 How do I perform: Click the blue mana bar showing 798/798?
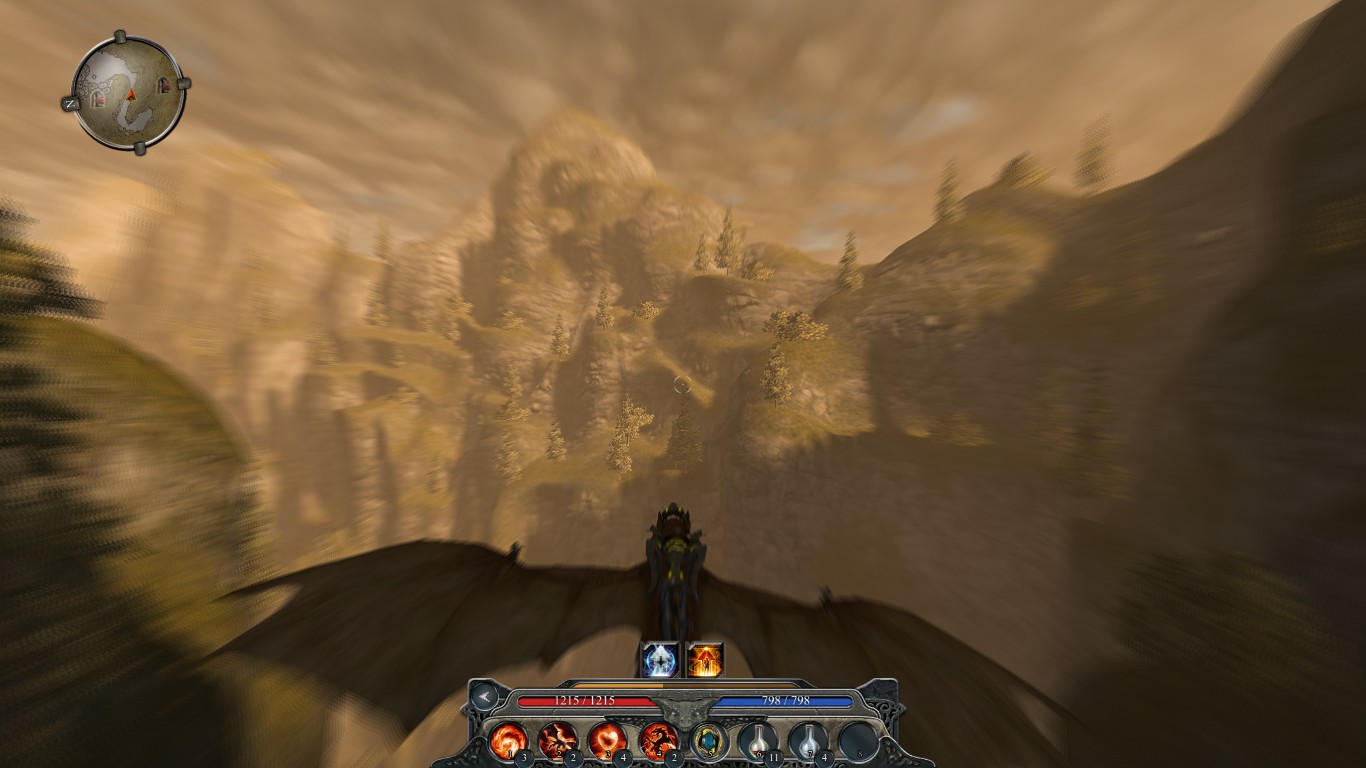[784, 700]
